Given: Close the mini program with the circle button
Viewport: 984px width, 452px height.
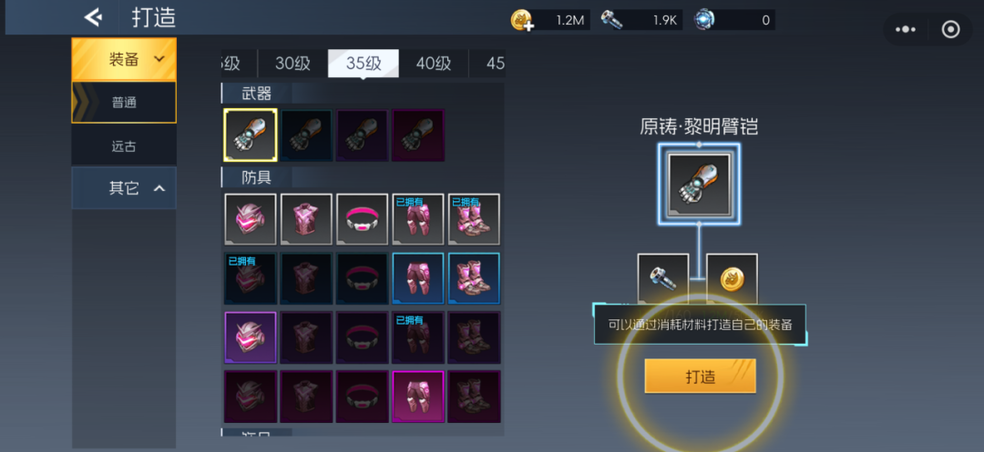Looking at the screenshot, I should (951, 29).
